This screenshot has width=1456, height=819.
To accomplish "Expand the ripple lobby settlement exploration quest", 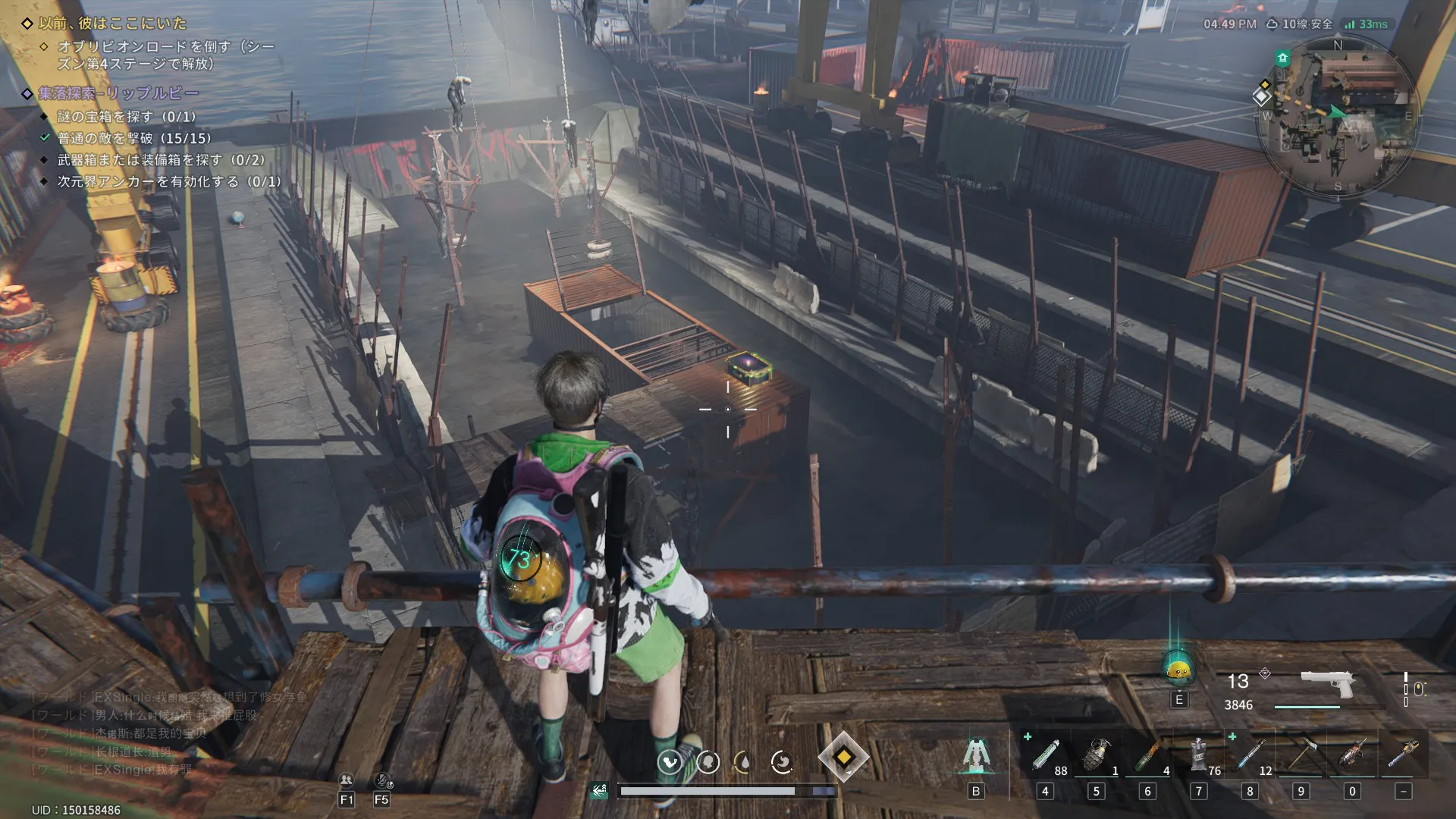I will (118, 93).
